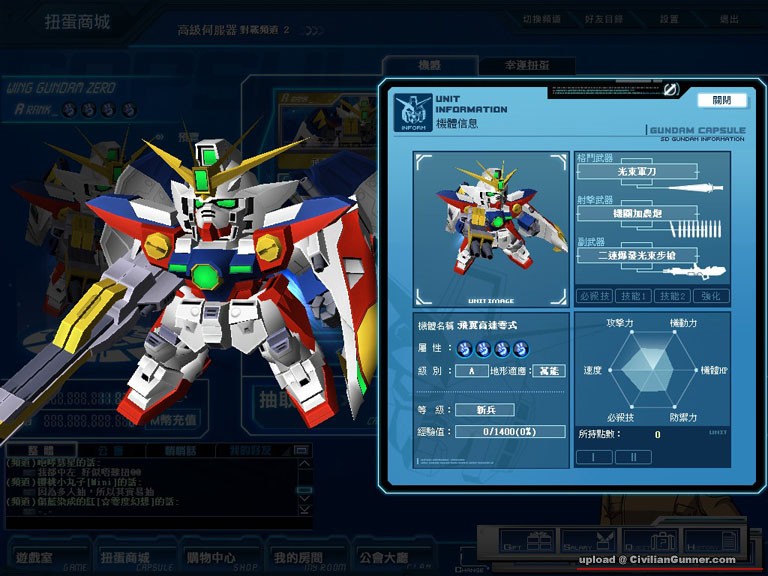
Task: Enter 我的房間 my room
Action: (x=298, y=557)
